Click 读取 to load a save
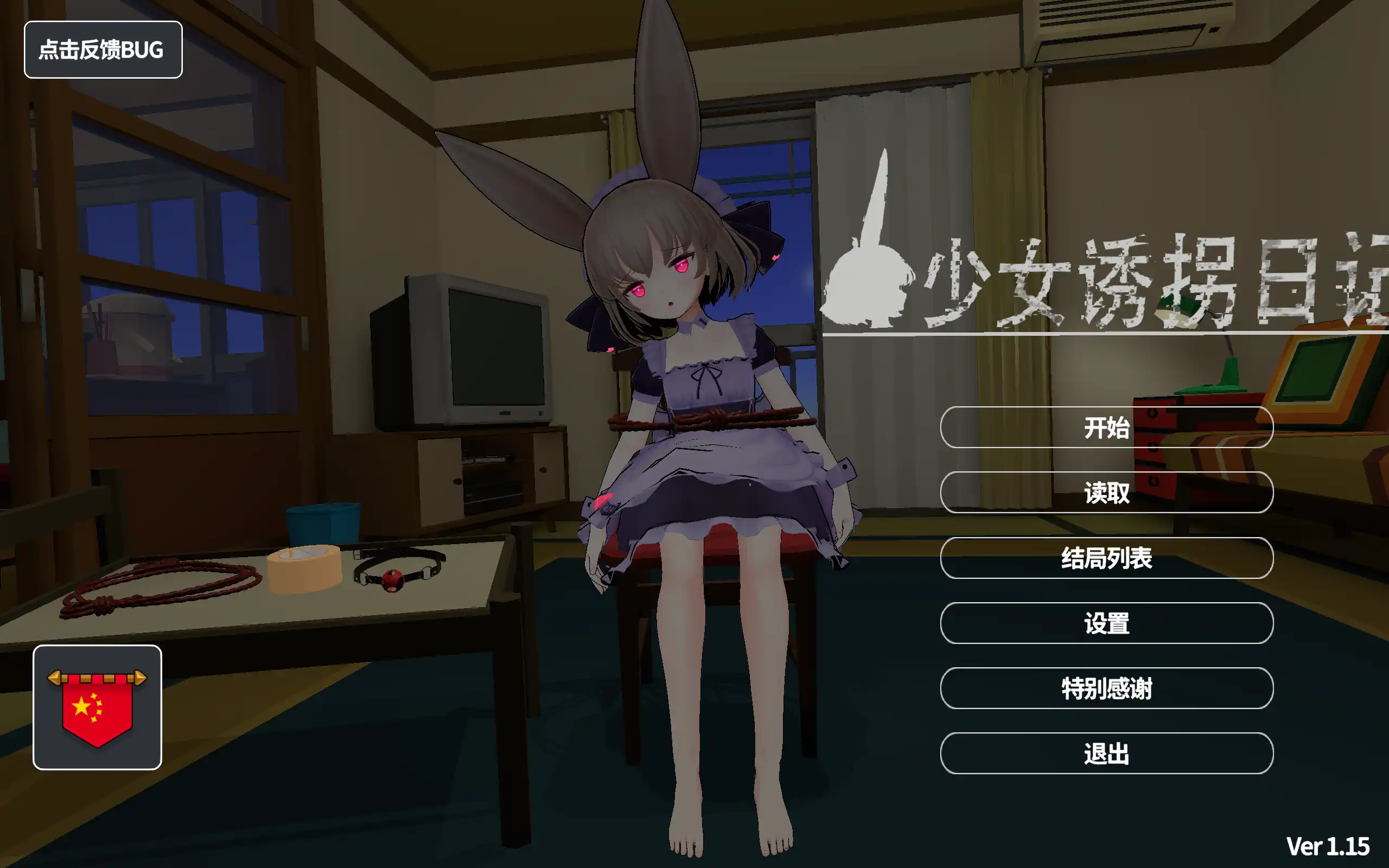This screenshot has width=1389, height=868. (1108, 494)
